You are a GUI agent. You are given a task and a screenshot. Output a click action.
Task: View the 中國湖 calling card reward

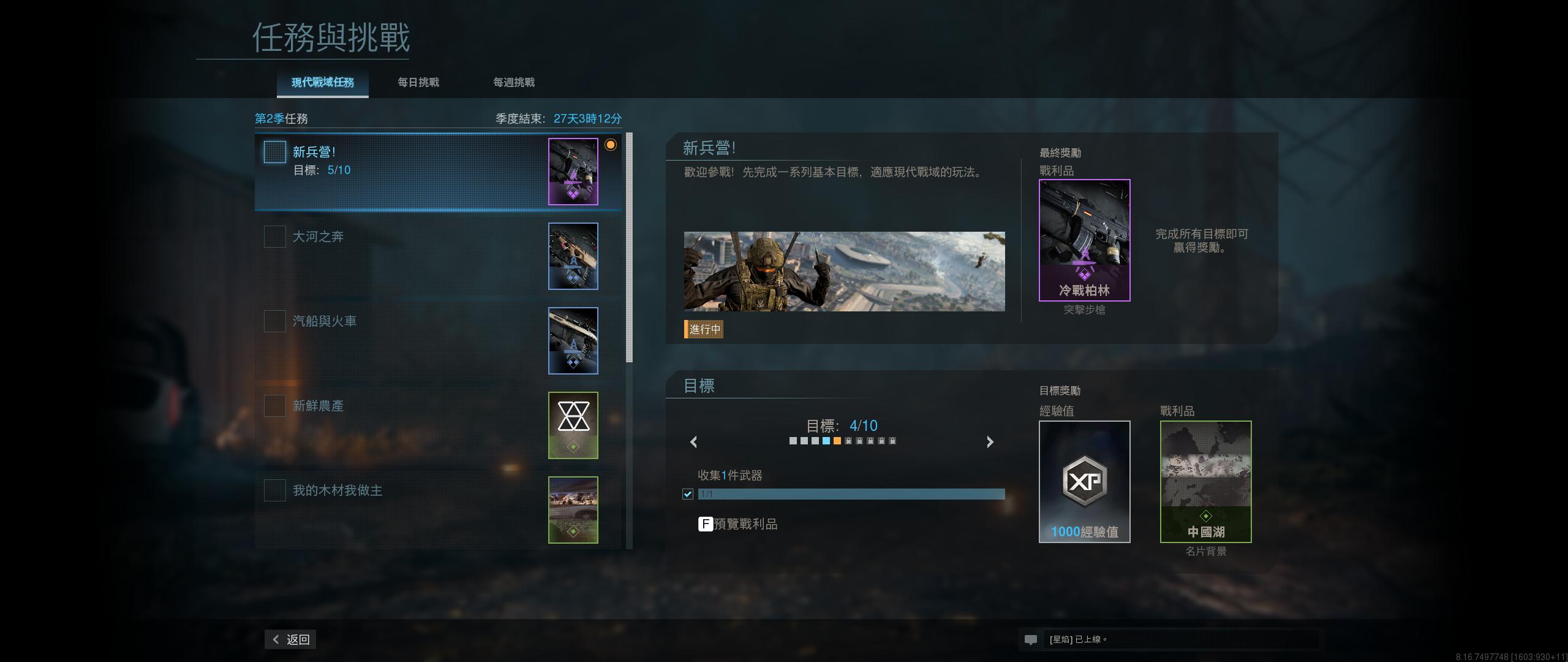pyautogui.click(x=1205, y=481)
